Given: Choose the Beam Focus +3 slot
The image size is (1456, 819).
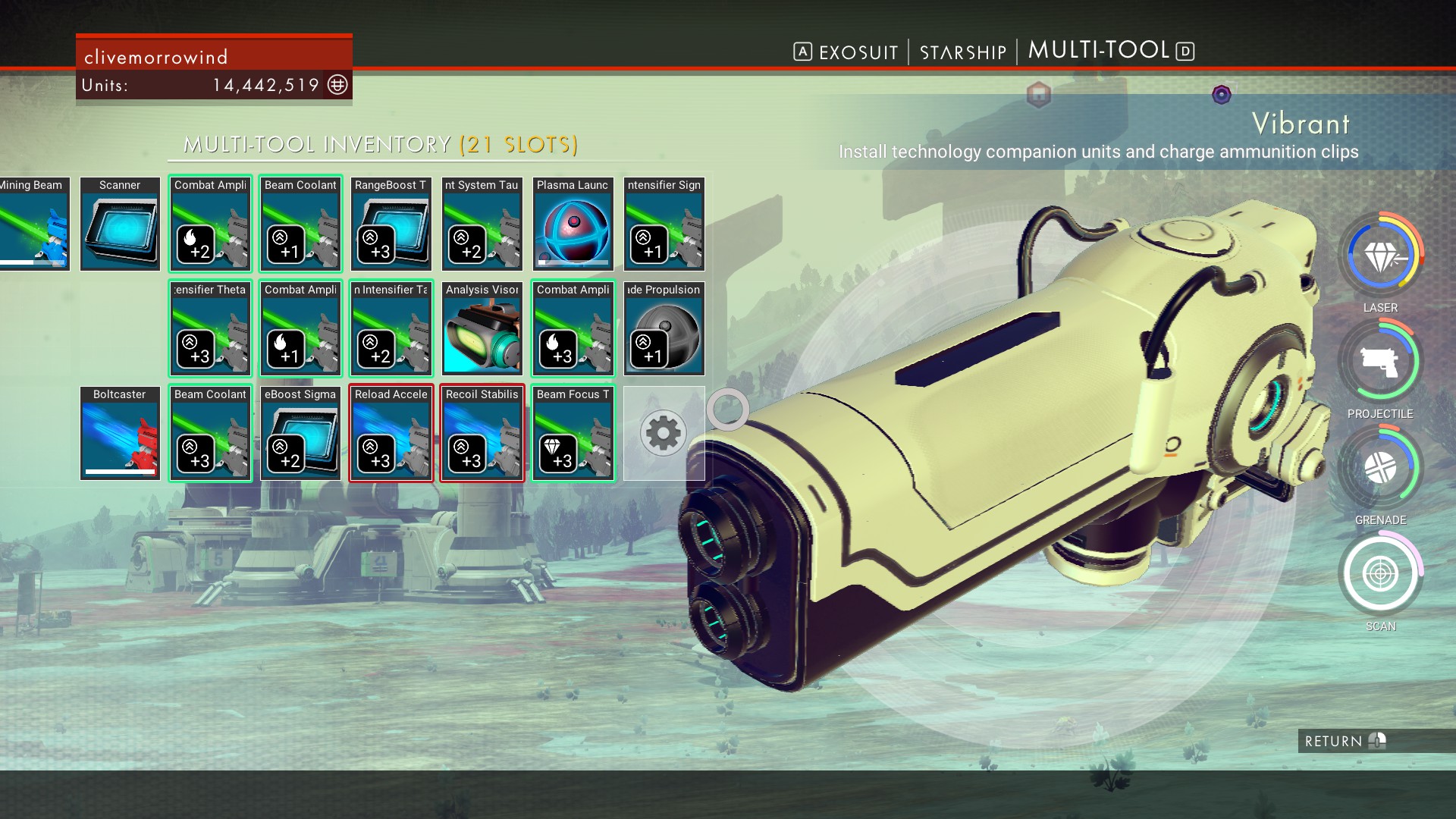Looking at the screenshot, I should 573,434.
